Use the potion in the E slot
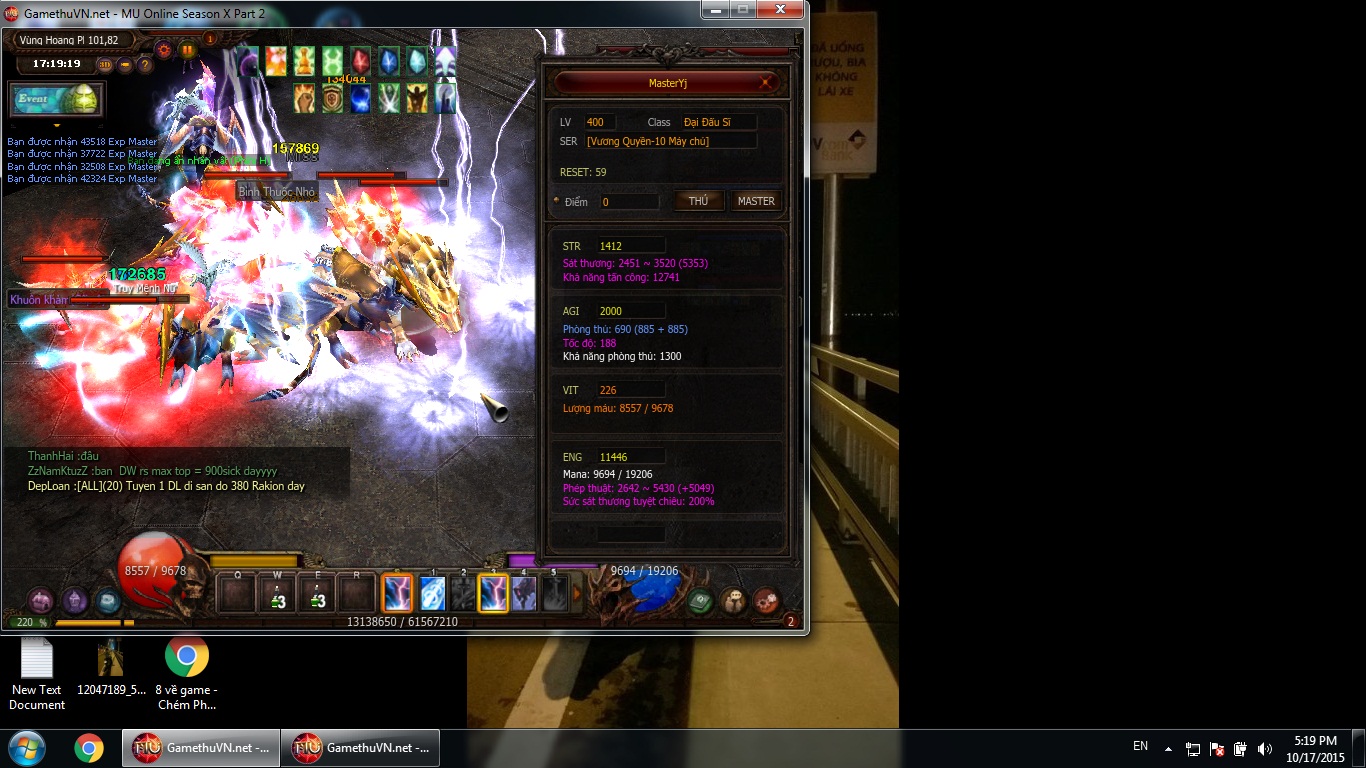This screenshot has height=768, width=1366. (x=317, y=594)
